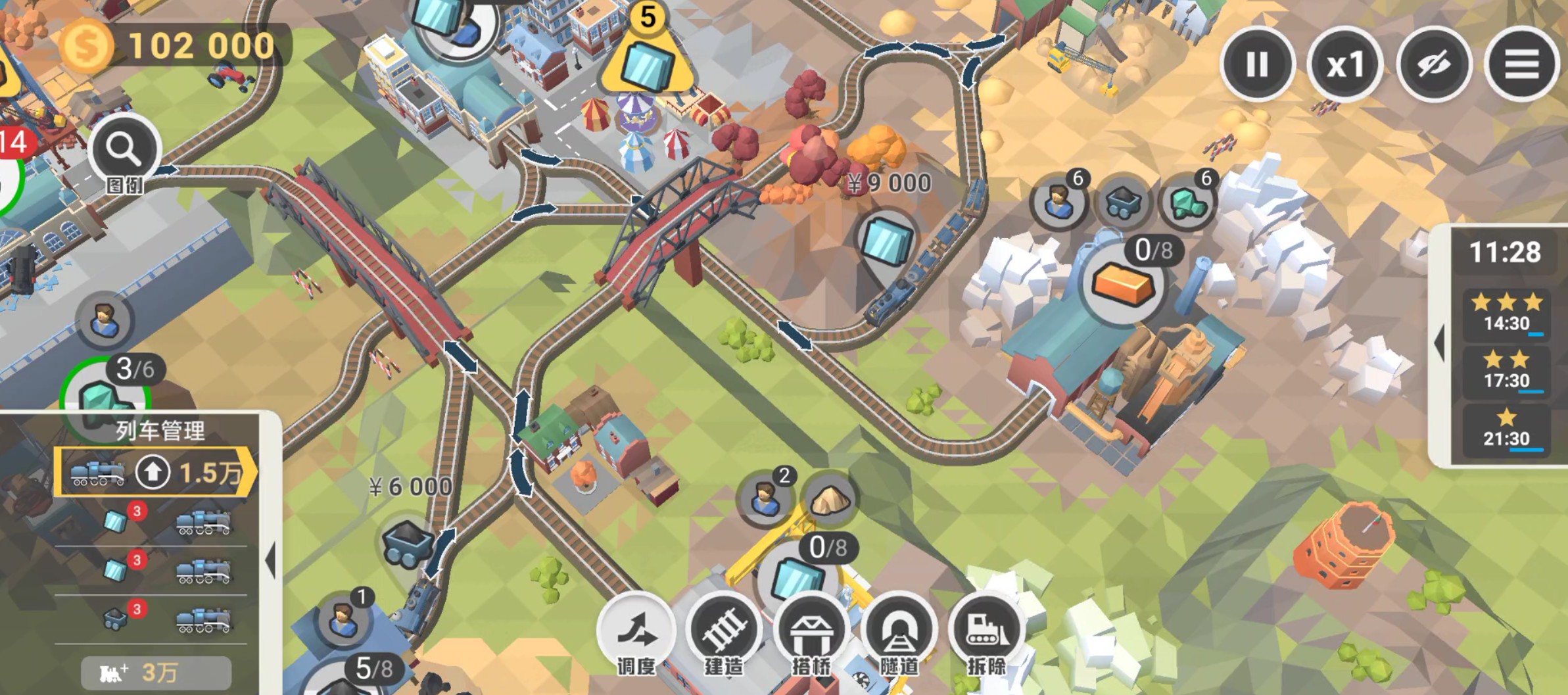Select the ¥6 000 coal cart marker

point(408,543)
